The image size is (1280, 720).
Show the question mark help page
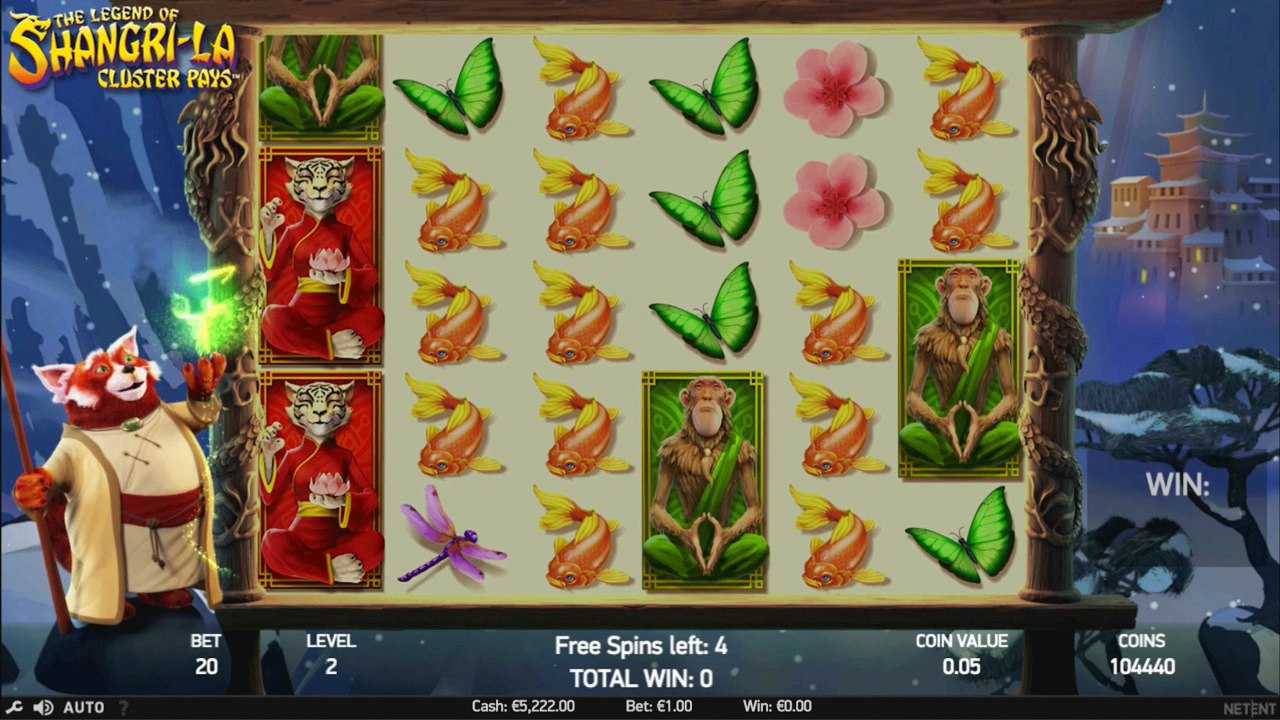[124, 707]
